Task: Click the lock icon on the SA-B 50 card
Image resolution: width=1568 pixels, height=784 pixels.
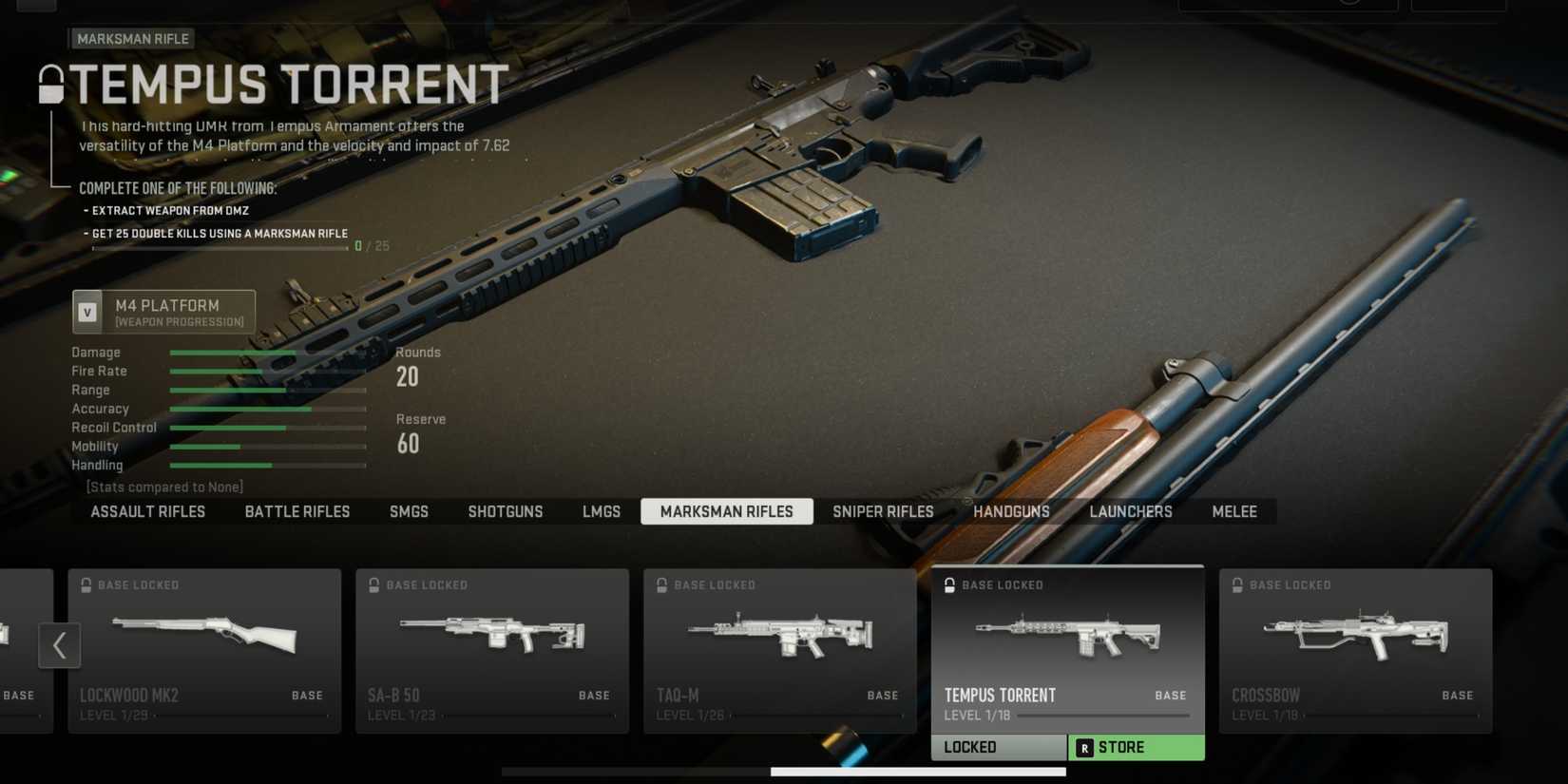Action: point(373,584)
